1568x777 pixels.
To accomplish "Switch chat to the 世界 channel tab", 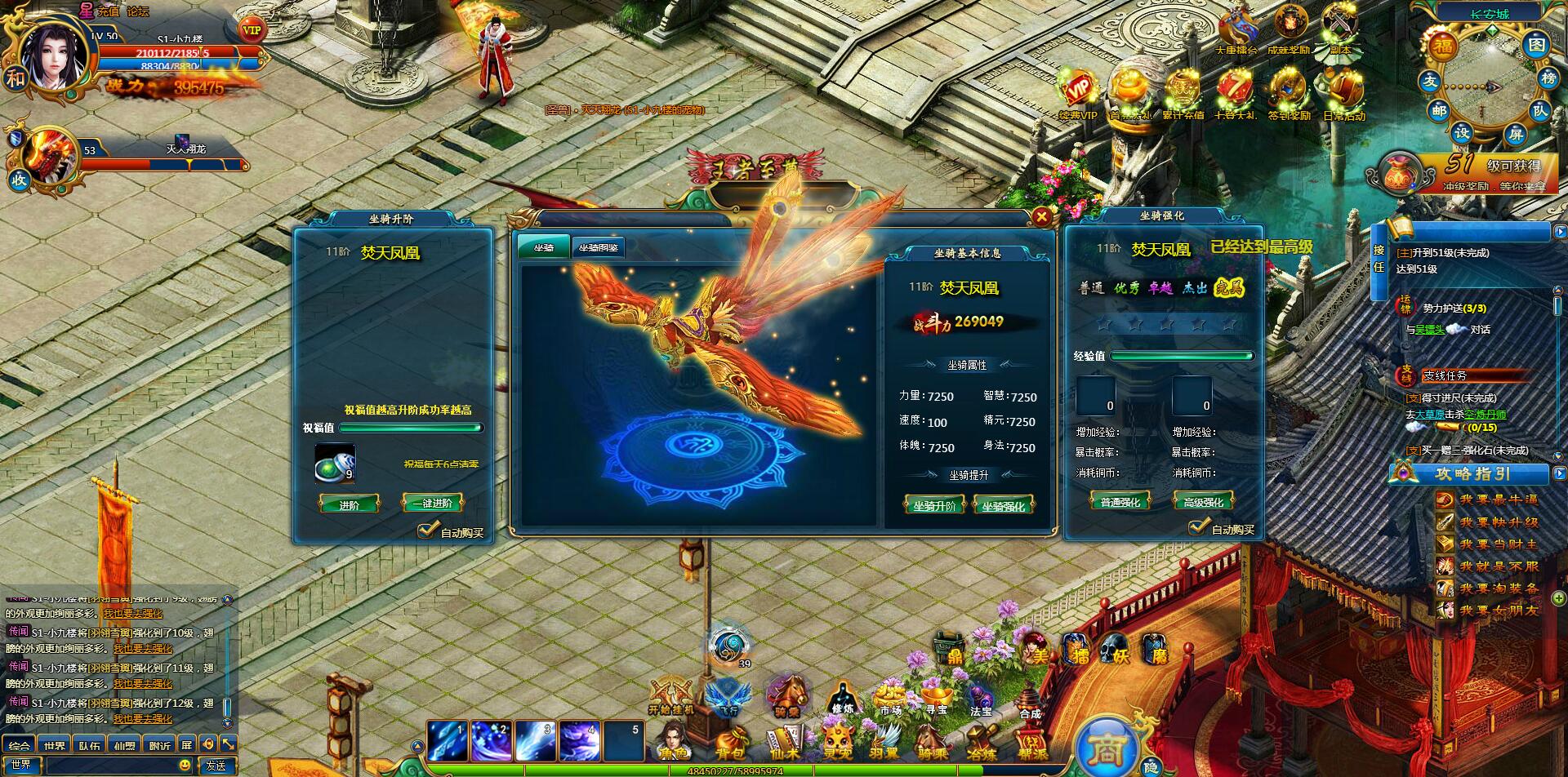I will click(56, 745).
